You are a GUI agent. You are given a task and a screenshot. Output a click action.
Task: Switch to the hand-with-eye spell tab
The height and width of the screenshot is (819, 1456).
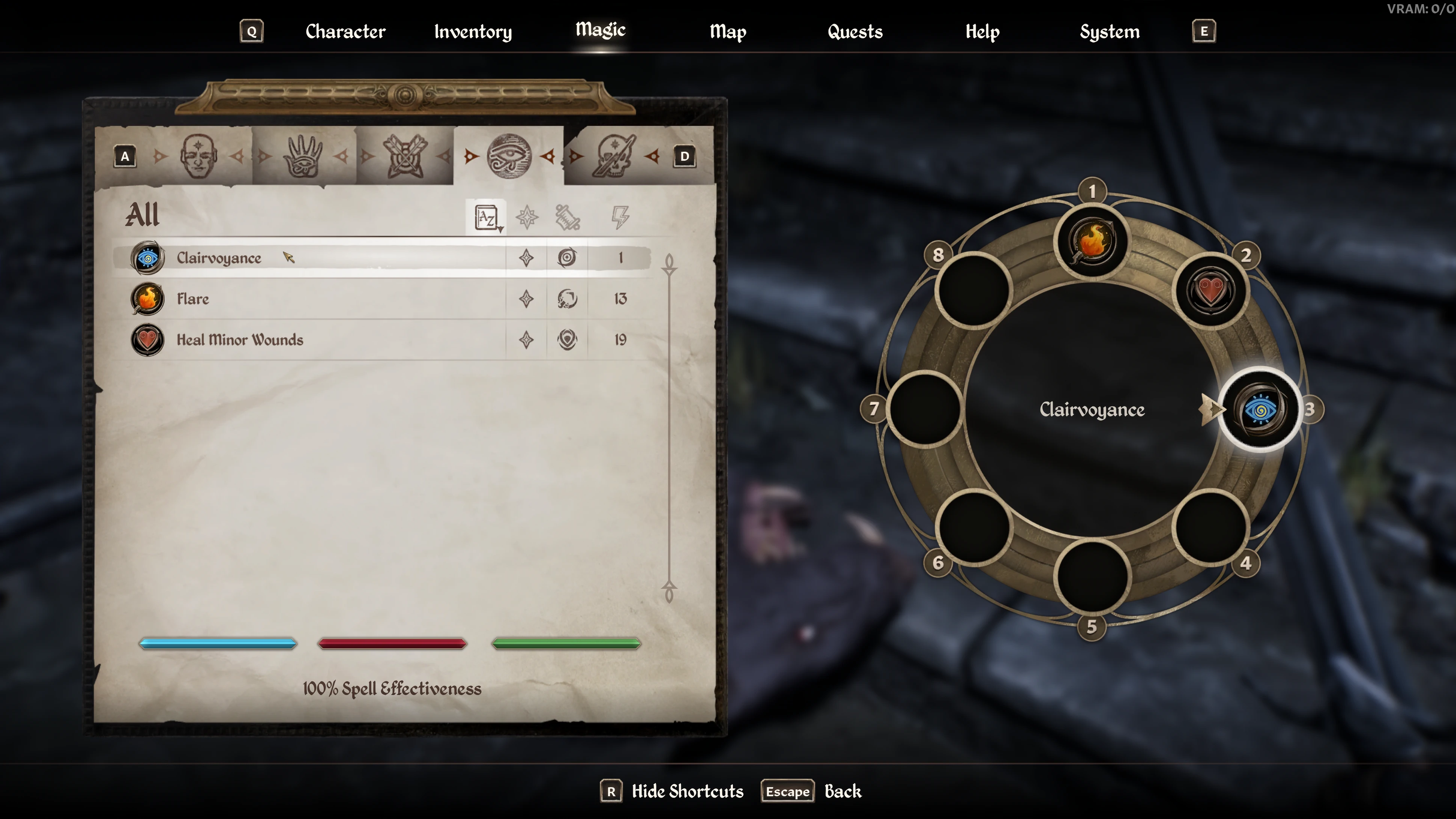[x=303, y=156]
